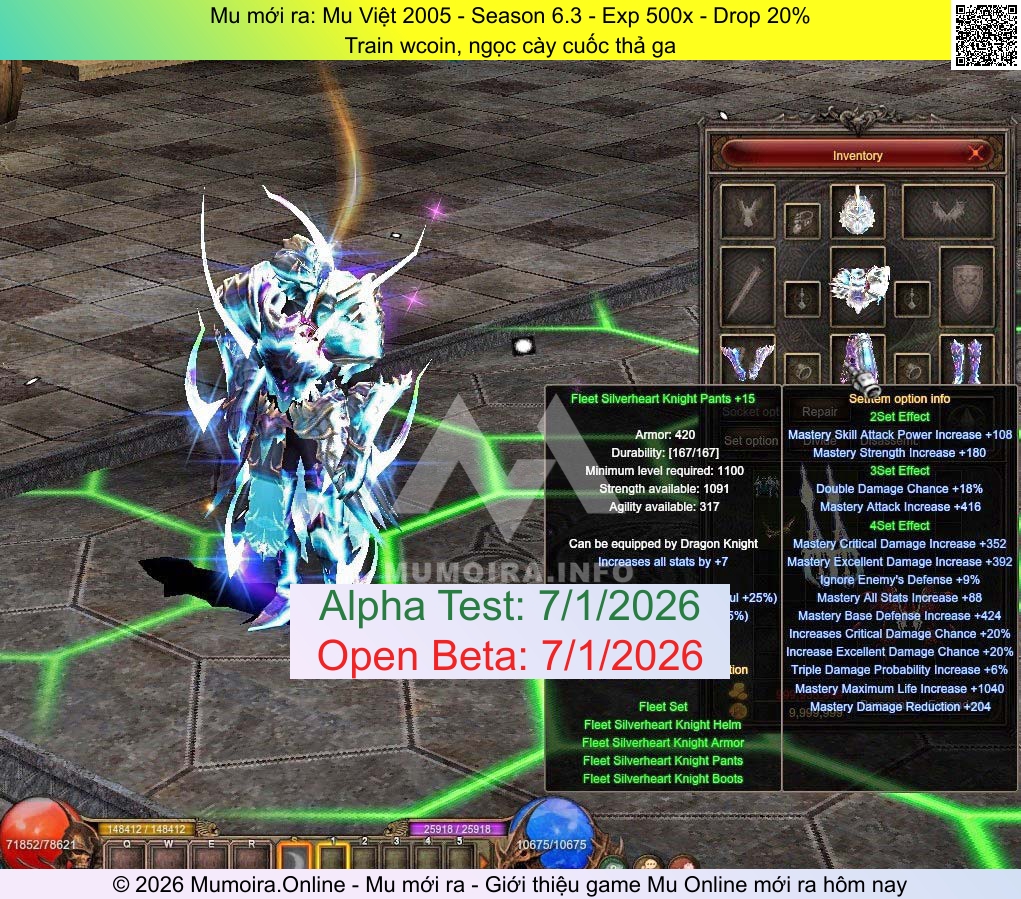Select the equipped Silverheart Knight gloves
This screenshot has width=1021, height=899.
coord(747,359)
